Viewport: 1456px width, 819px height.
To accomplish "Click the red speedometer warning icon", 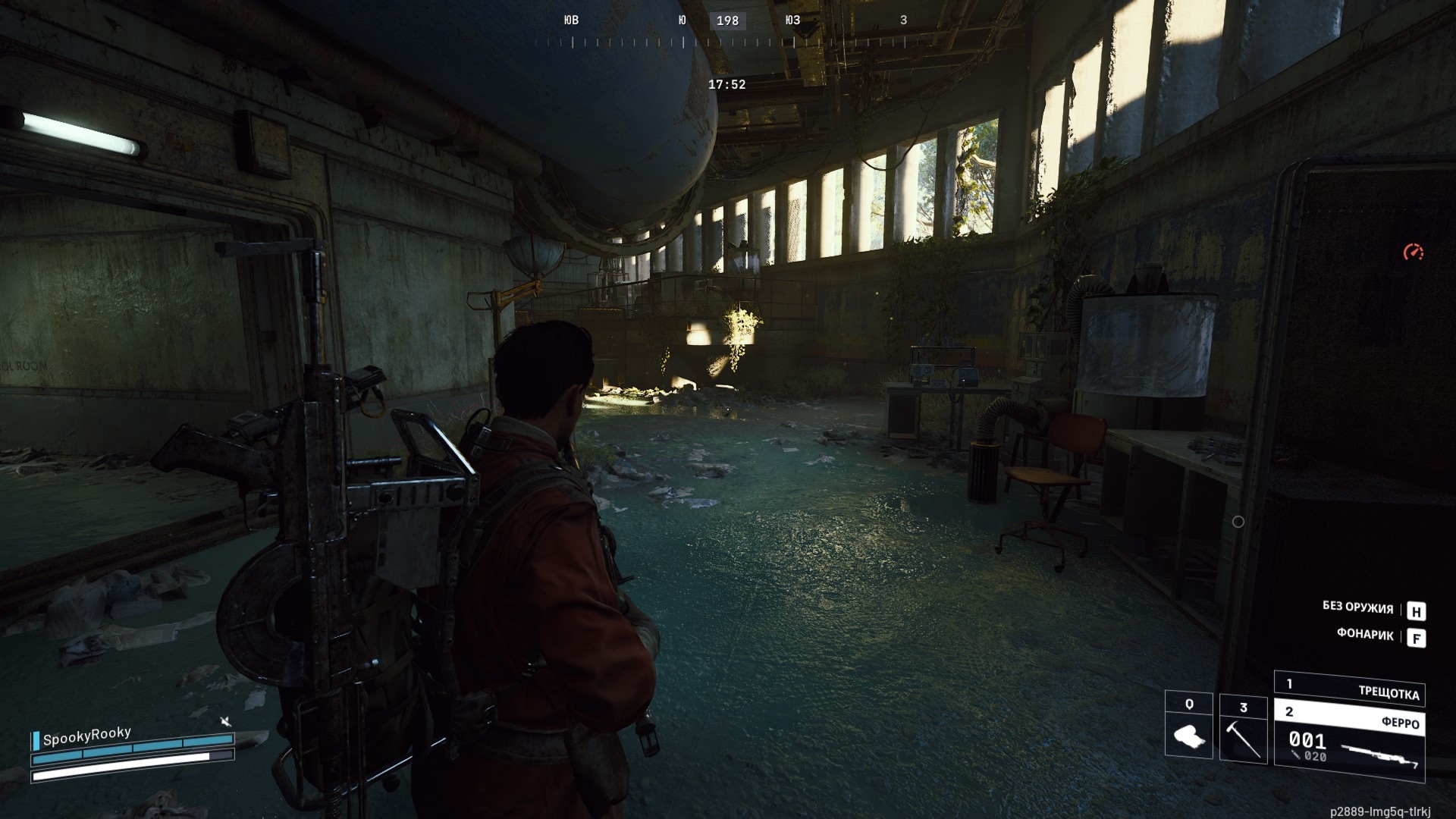I will tap(1413, 252).
